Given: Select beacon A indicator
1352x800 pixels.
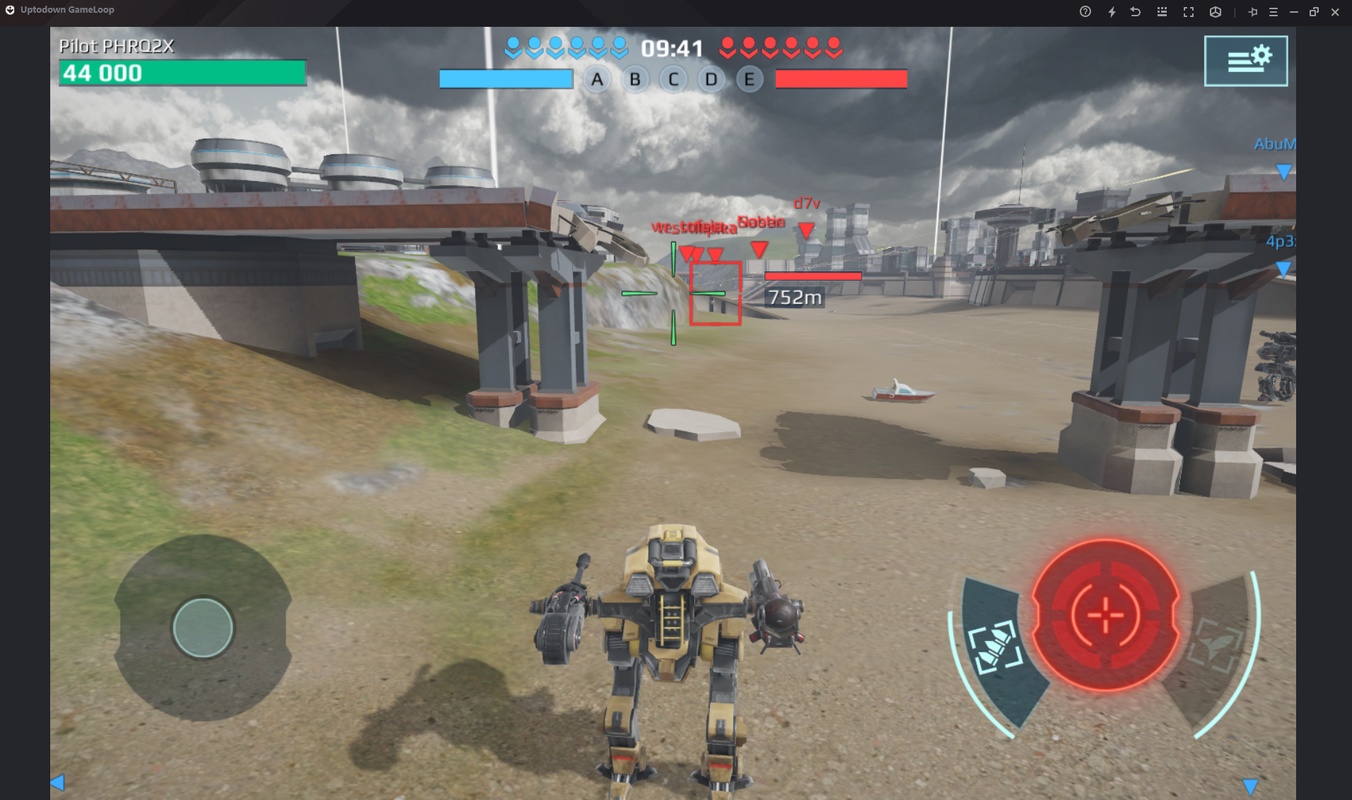Looking at the screenshot, I should coord(597,80).
